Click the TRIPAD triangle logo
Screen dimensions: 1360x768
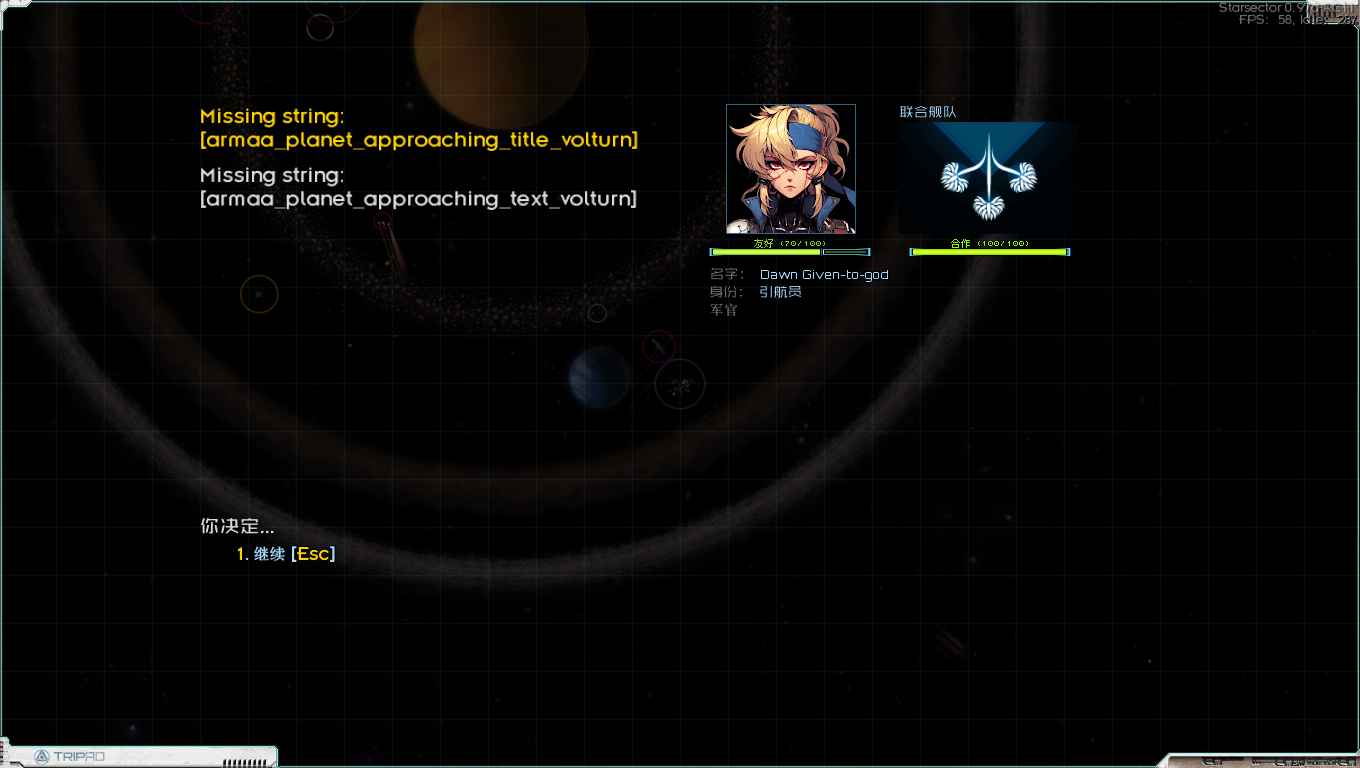point(42,757)
